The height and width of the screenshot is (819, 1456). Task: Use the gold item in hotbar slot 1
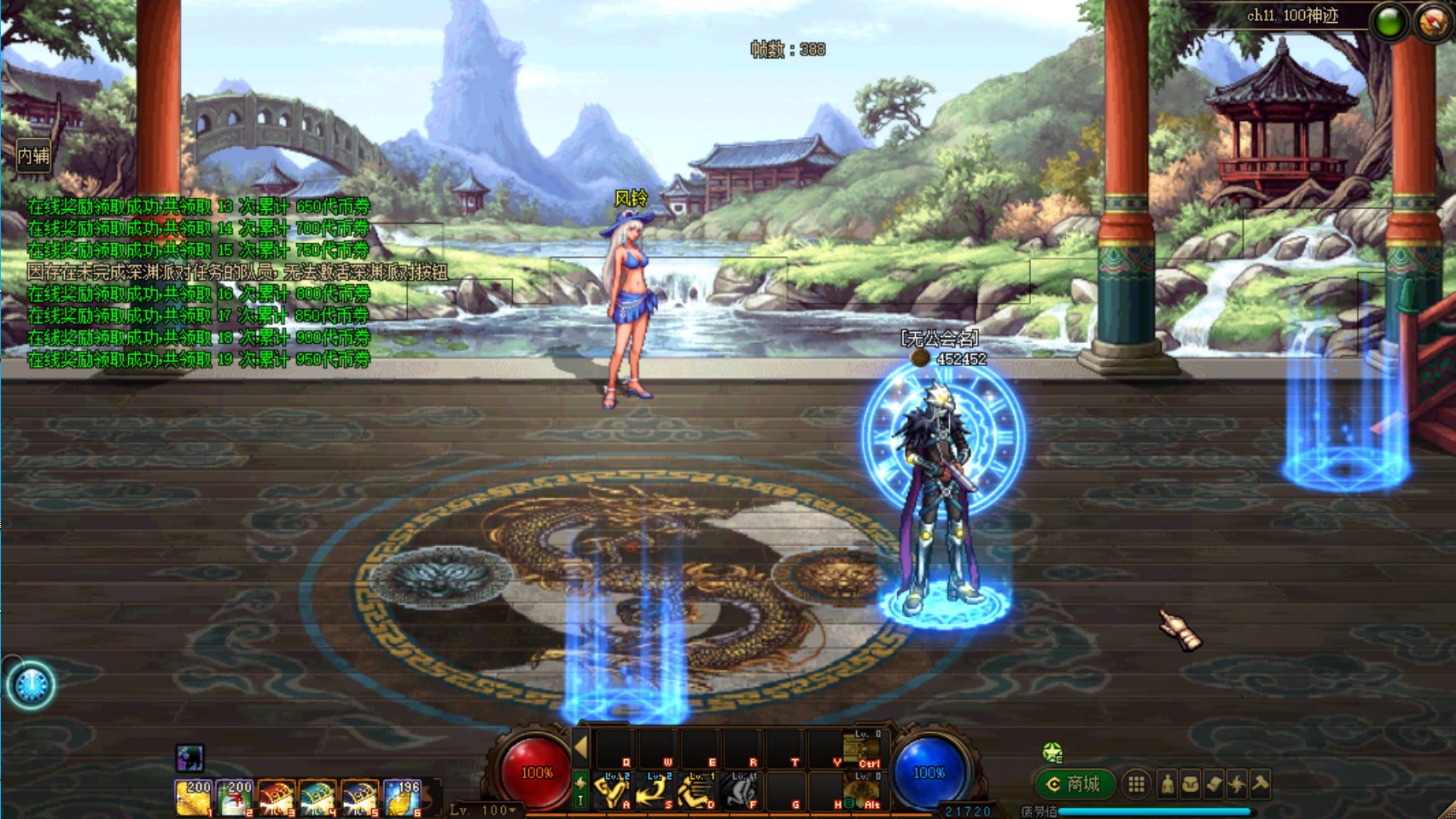pyautogui.click(x=194, y=798)
